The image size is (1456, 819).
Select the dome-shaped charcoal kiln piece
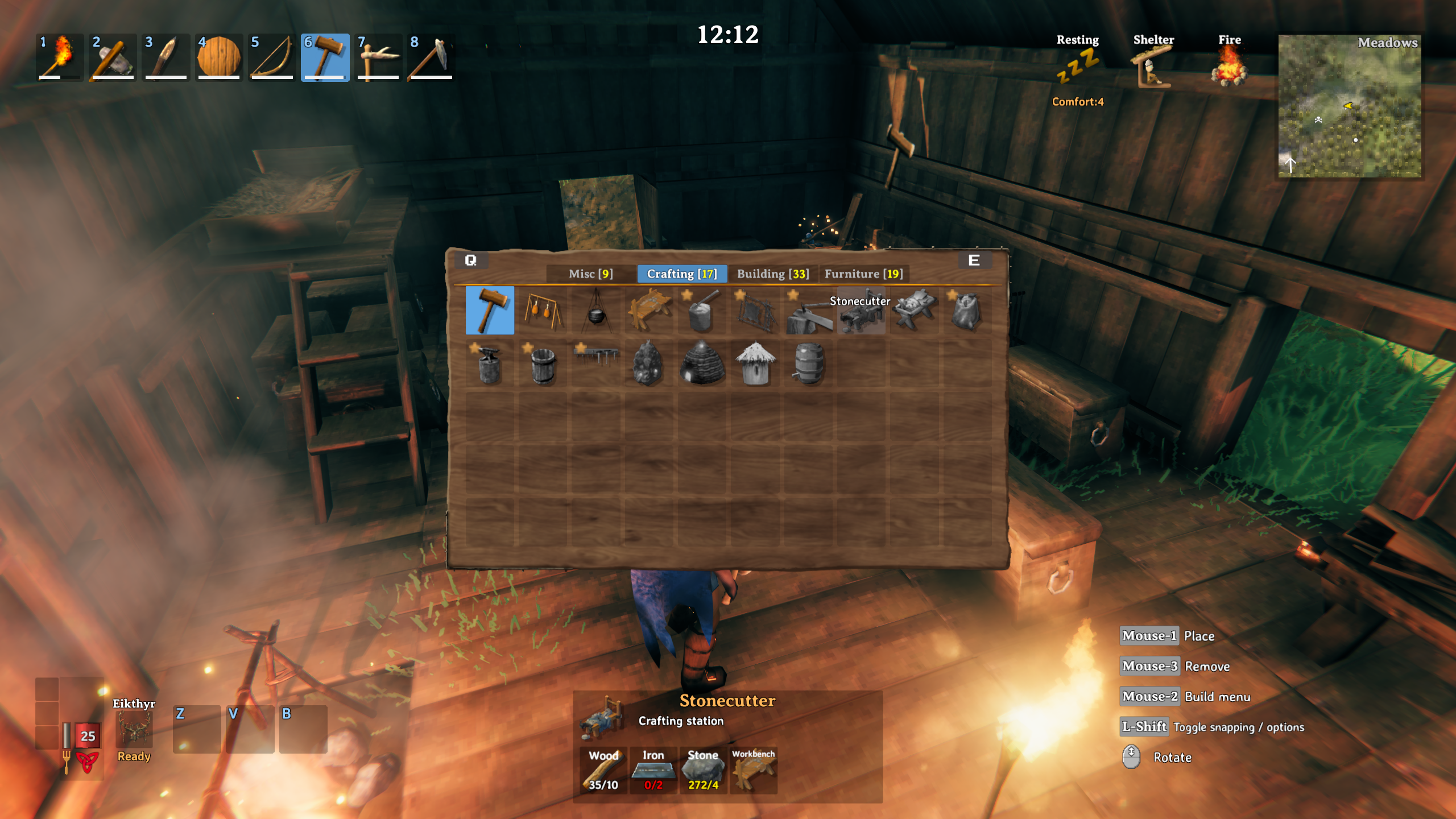tap(702, 364)
